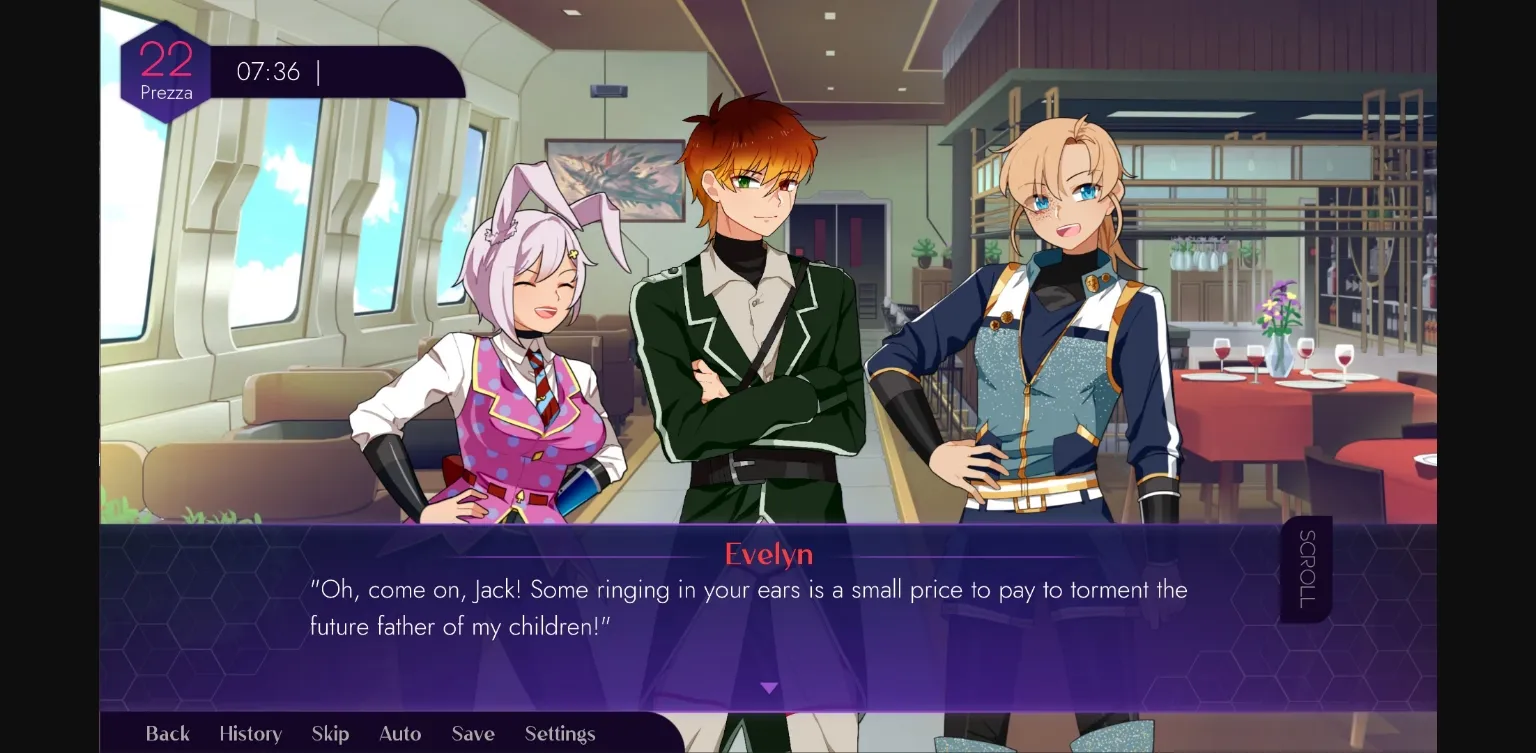Screen dimensions: 1536x753
Task: Click Evelyn's name above the dialogue
Action: (x=768, y=554)
